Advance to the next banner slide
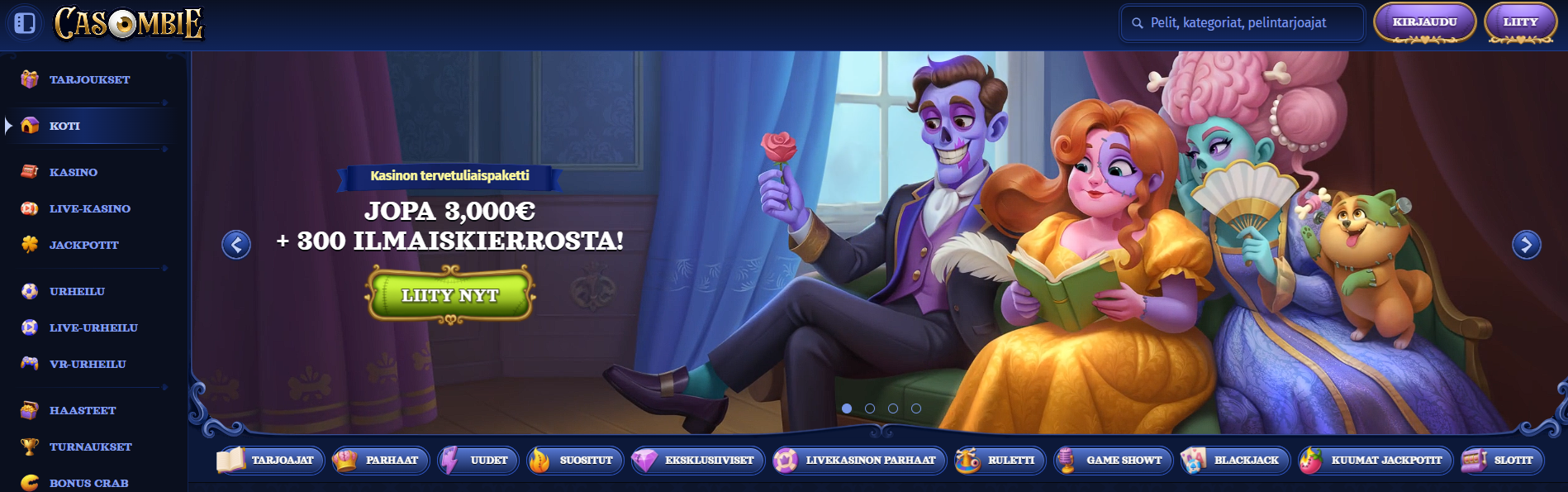Screen dimensions: 1568x492 1526,245
